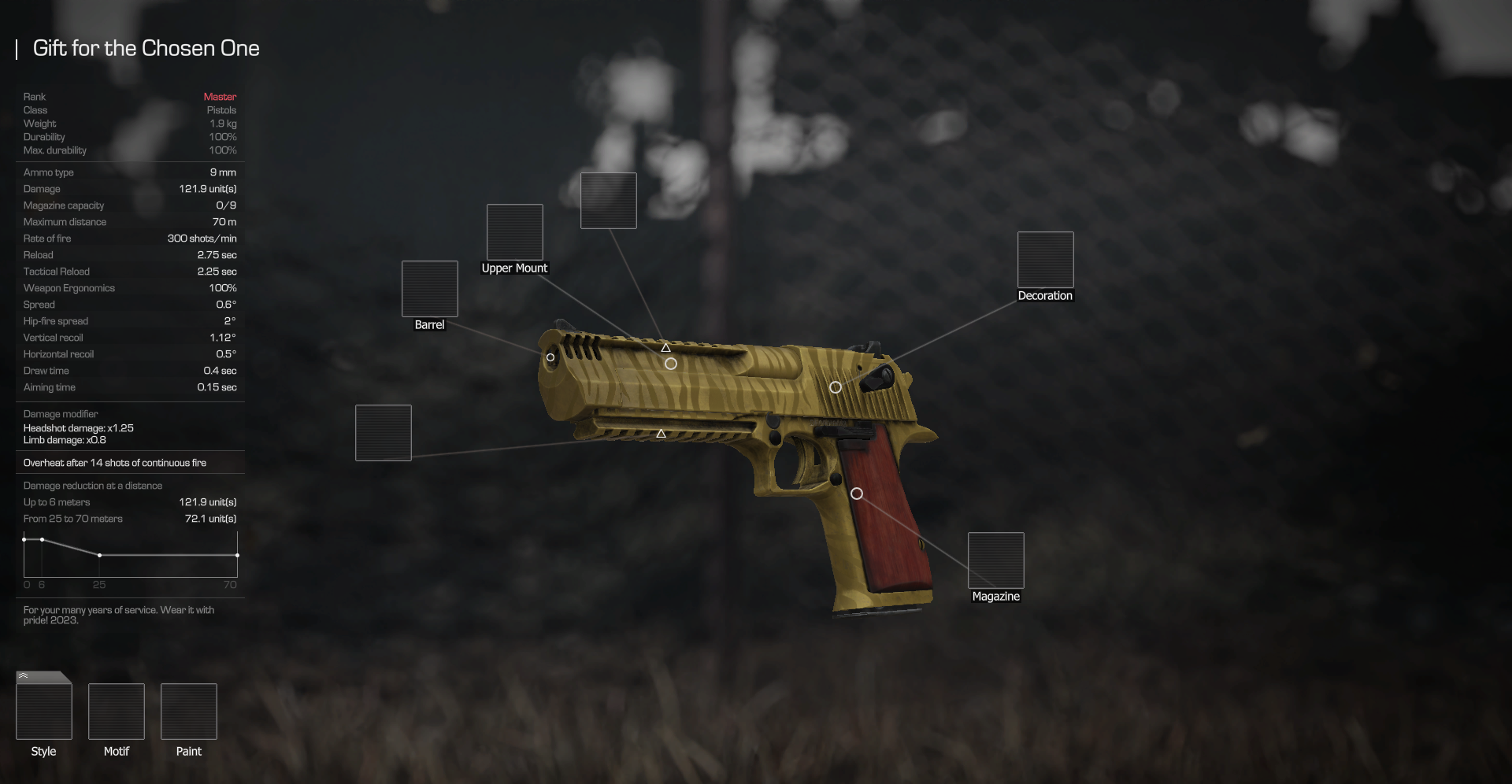Choose the Decoration attachment slot
1512x784 pixels.
1045,260
